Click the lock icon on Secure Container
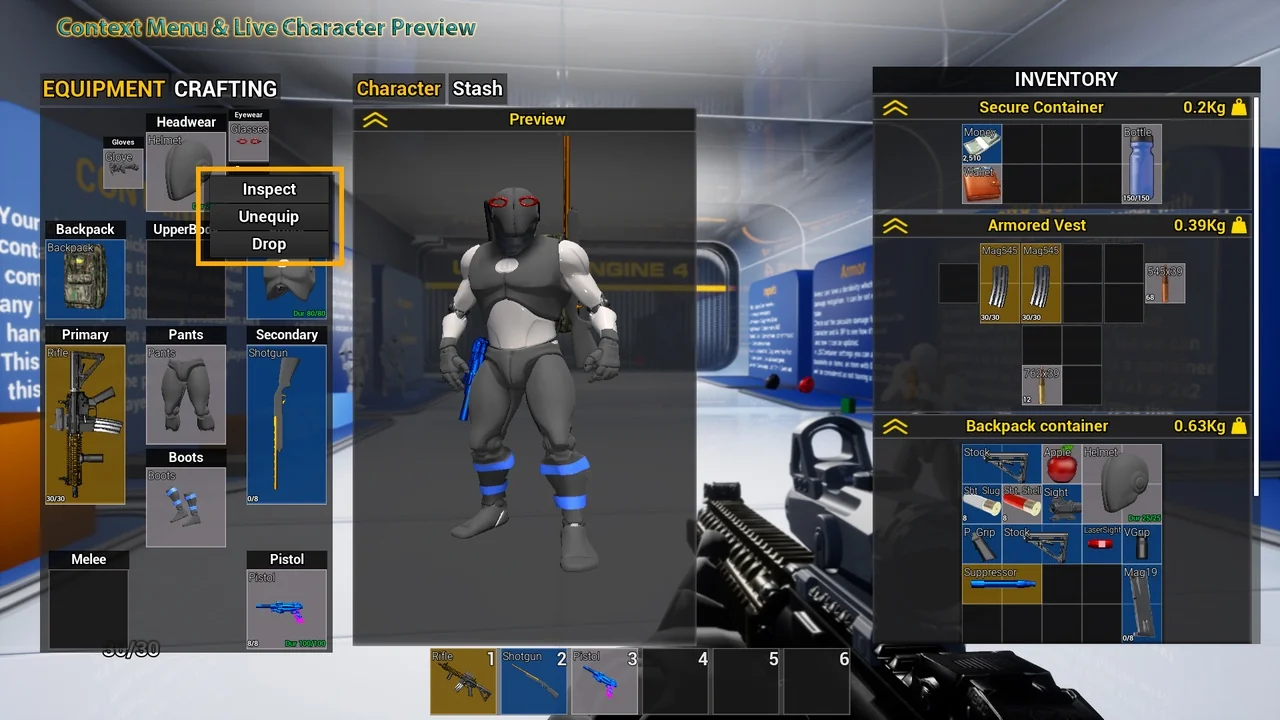The image size is (1280, 720). point(1240,107)
